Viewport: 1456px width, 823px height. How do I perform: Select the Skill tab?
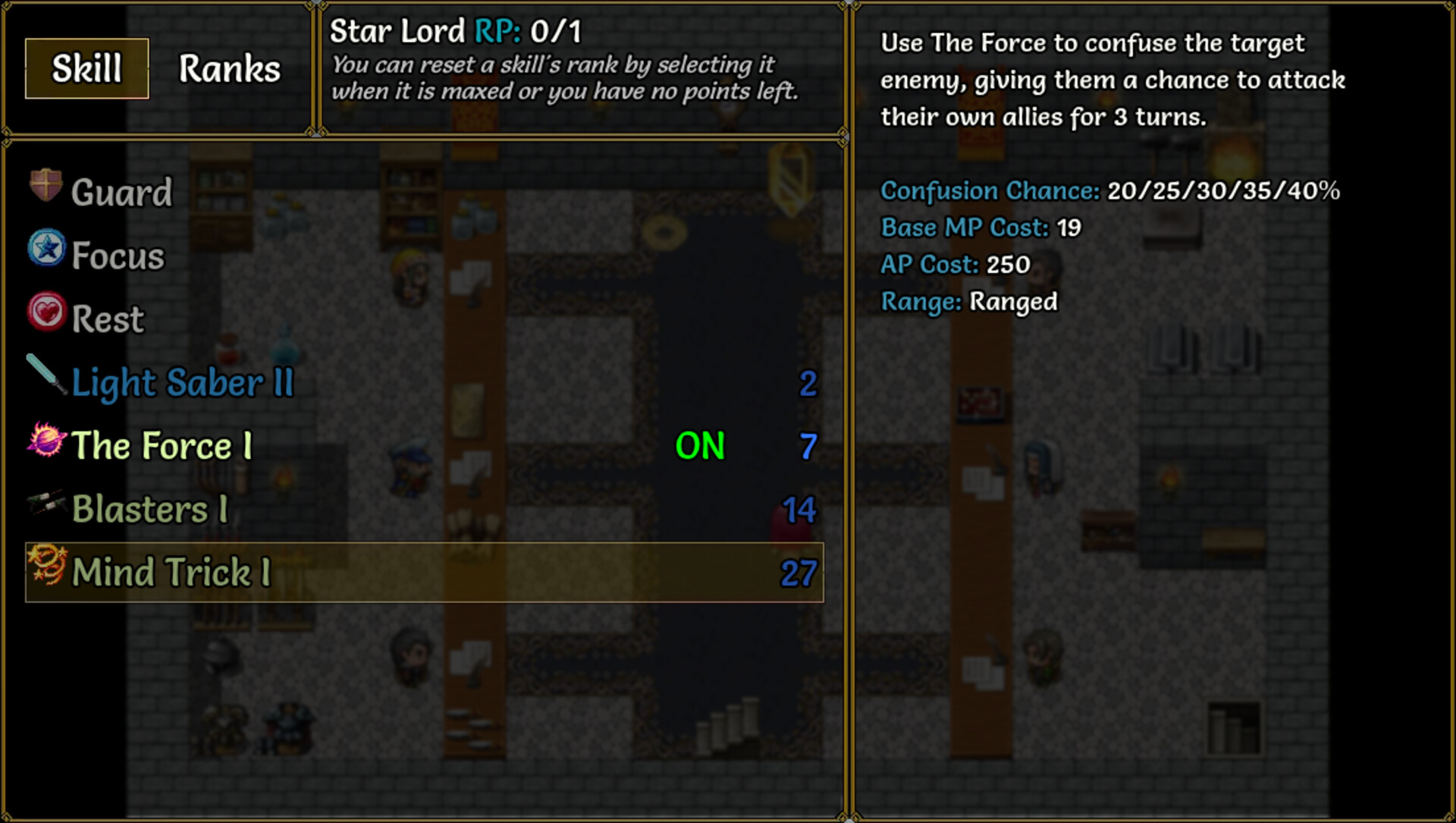86,69
